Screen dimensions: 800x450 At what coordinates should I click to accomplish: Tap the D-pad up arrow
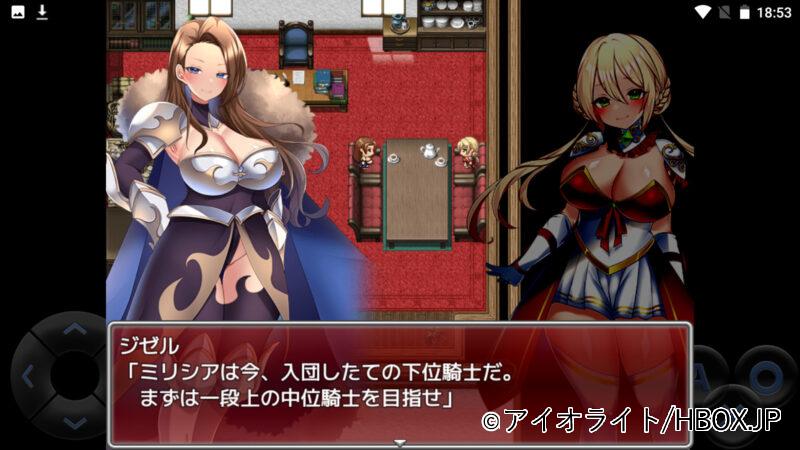pyautogui.click(x=75, y=329)
